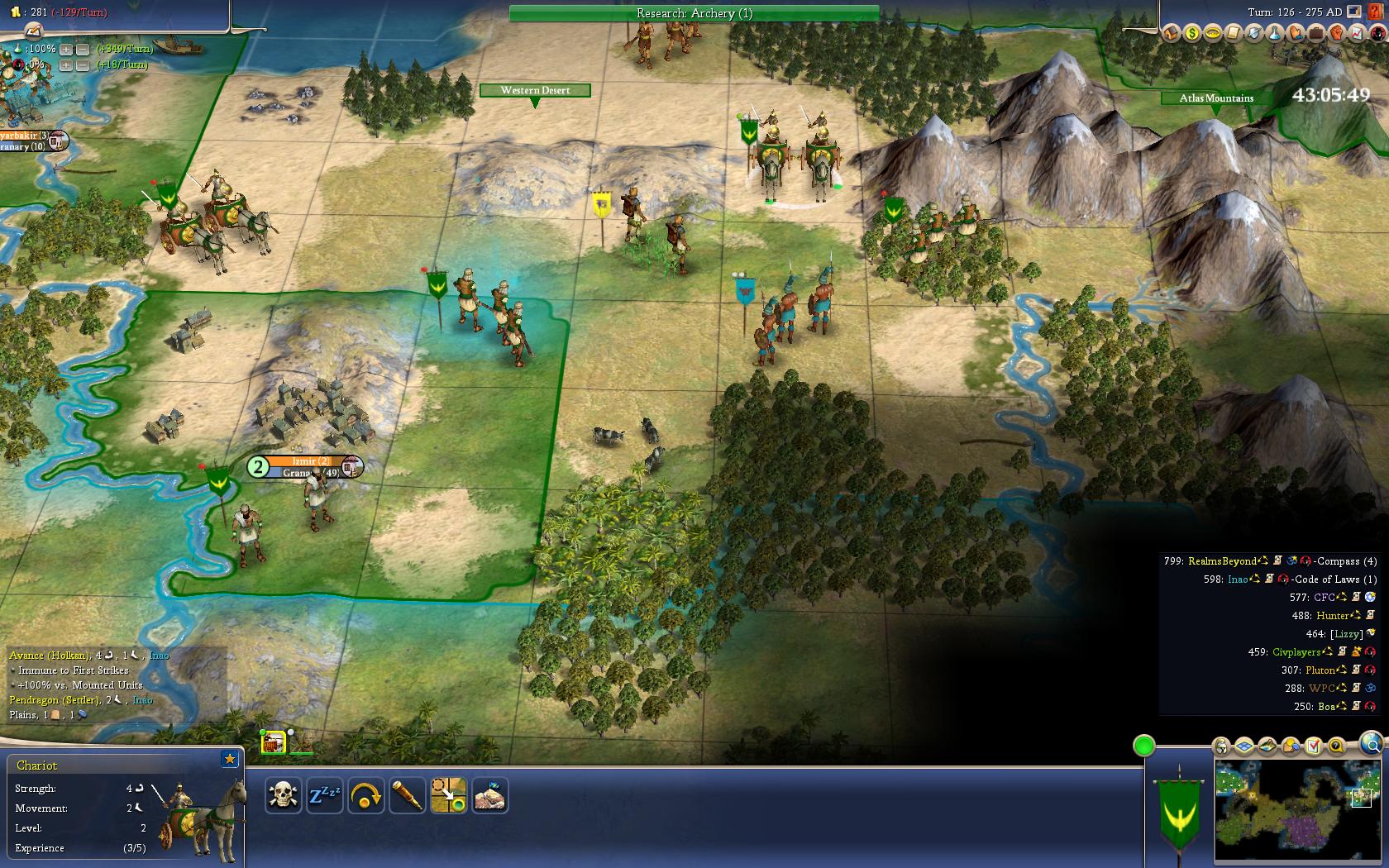The width and height of the screenshot is (1389, 868).
Task: Click the skull delete unit button
Action: [284, 795]
